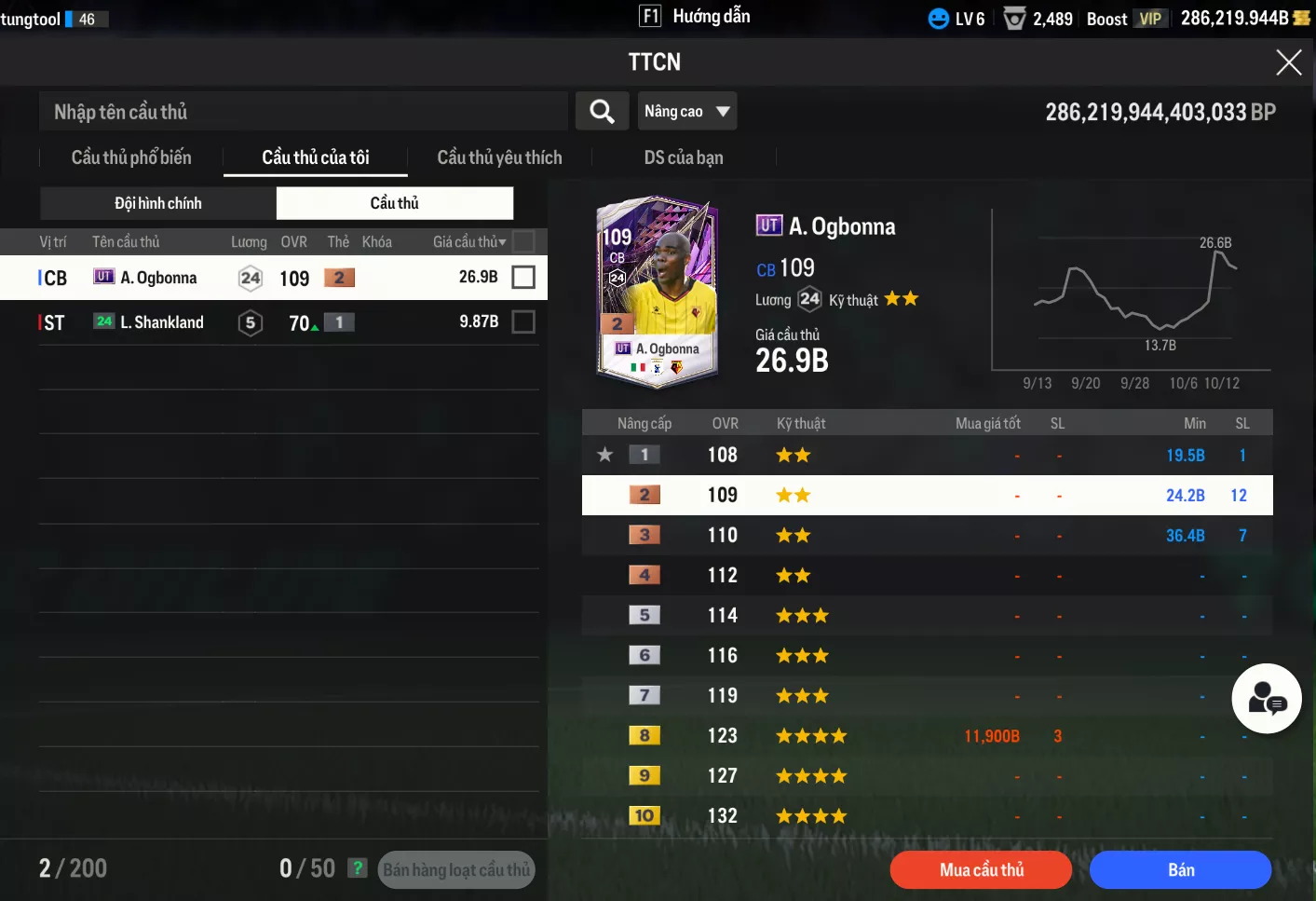1316x901 pixels.
Task: Switch to Cầu thủ phổ biến tab
Action: tap(131, 157)
